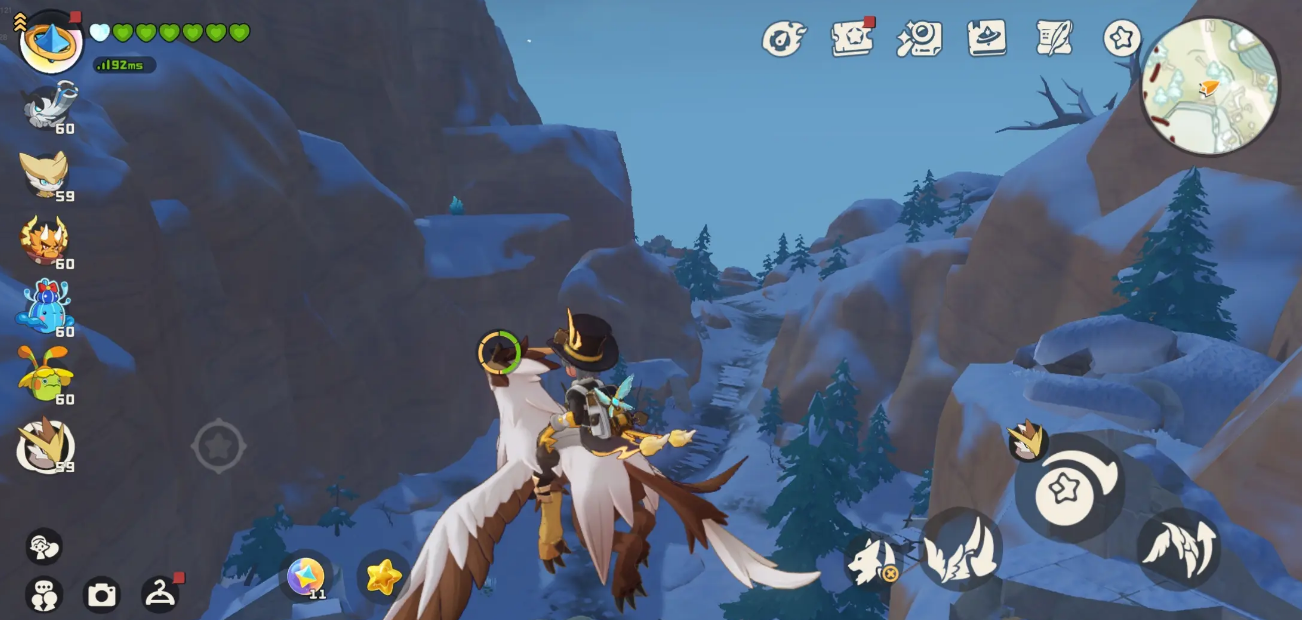Open the circular minimap
The width and height of the screenshot is (1302, 620).
pyautogui.click(x=1210, y=86)
